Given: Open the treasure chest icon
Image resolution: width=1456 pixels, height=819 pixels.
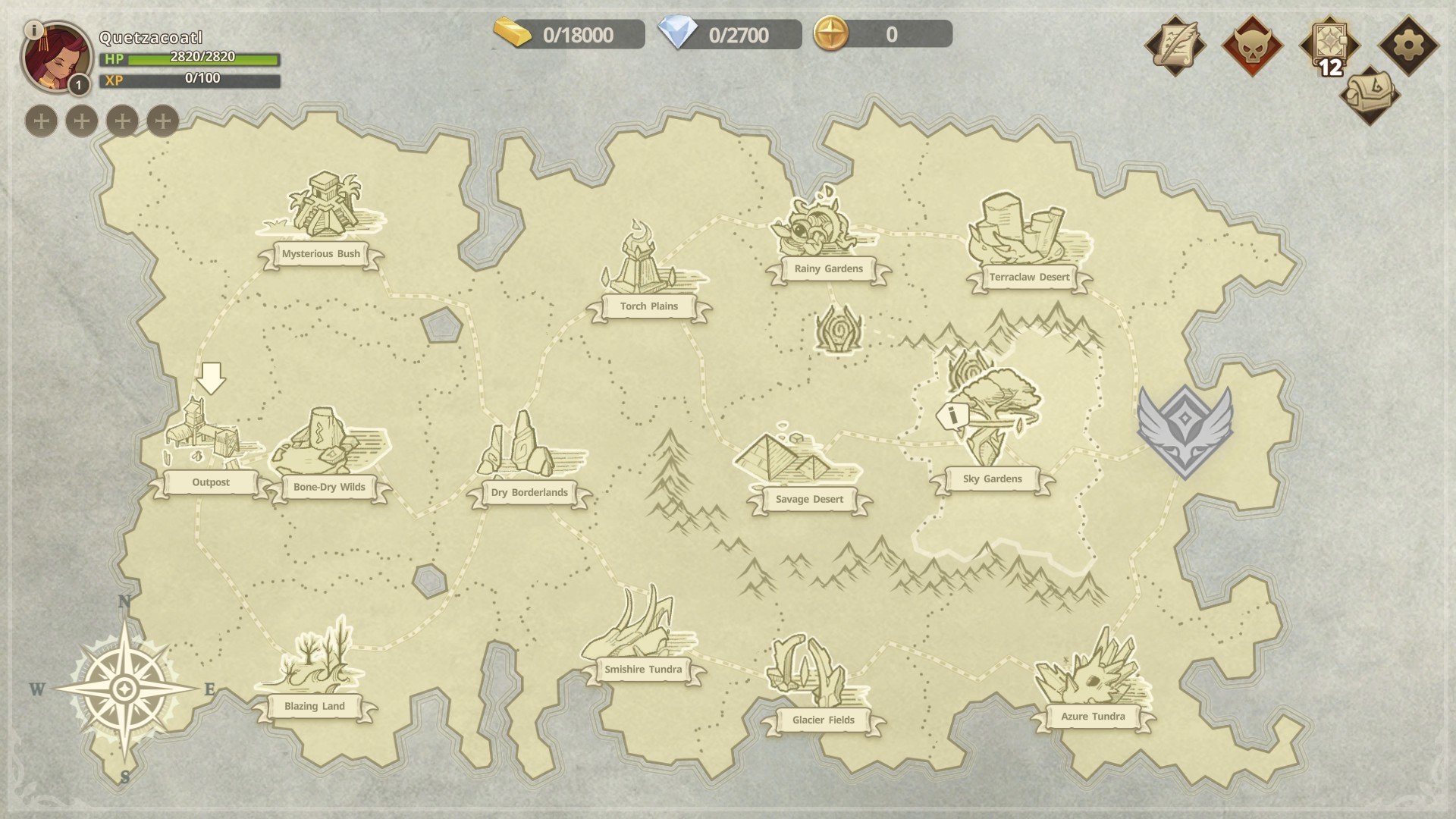Looking at the screenshot, I should click(1369, 96).
